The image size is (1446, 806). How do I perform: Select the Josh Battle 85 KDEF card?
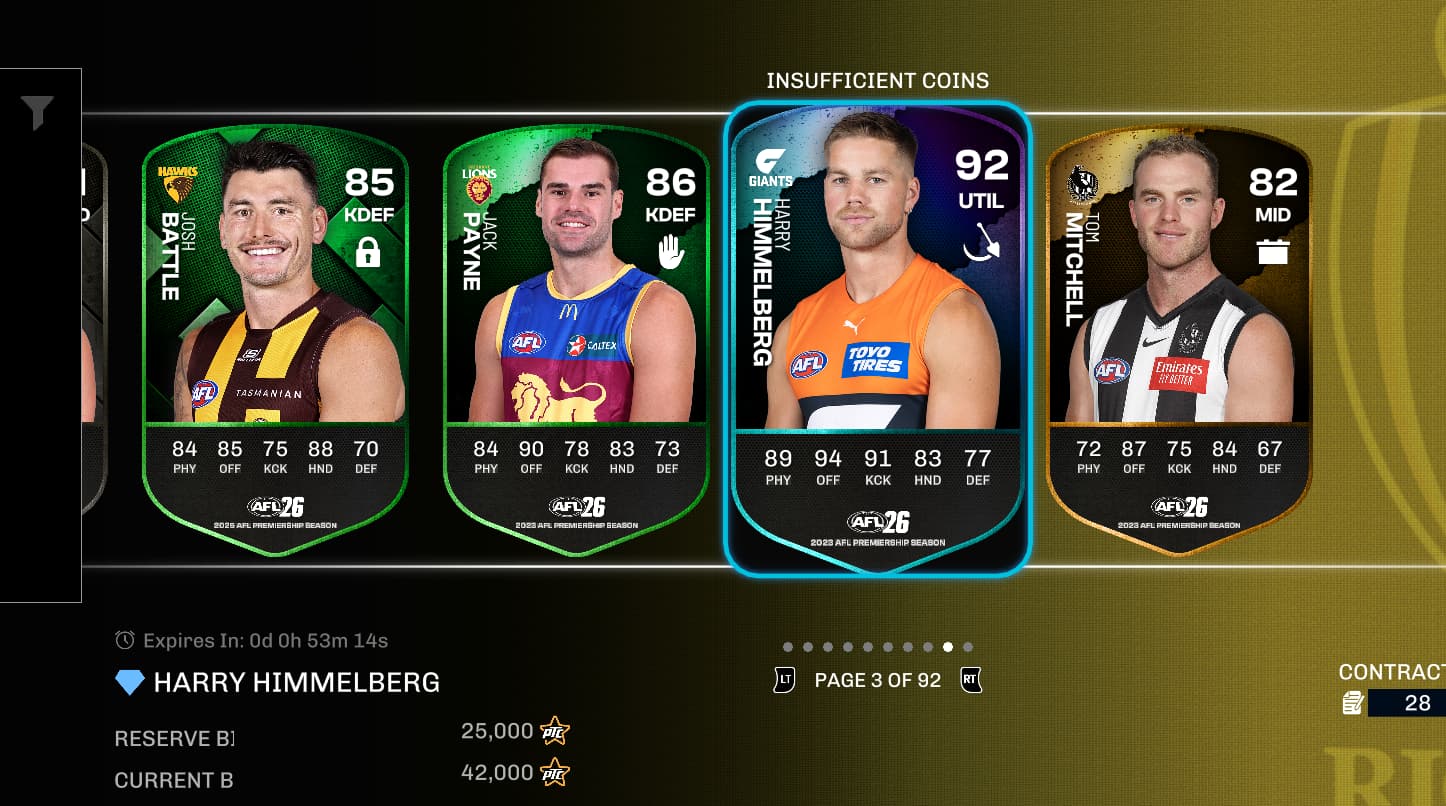(275, 330)
